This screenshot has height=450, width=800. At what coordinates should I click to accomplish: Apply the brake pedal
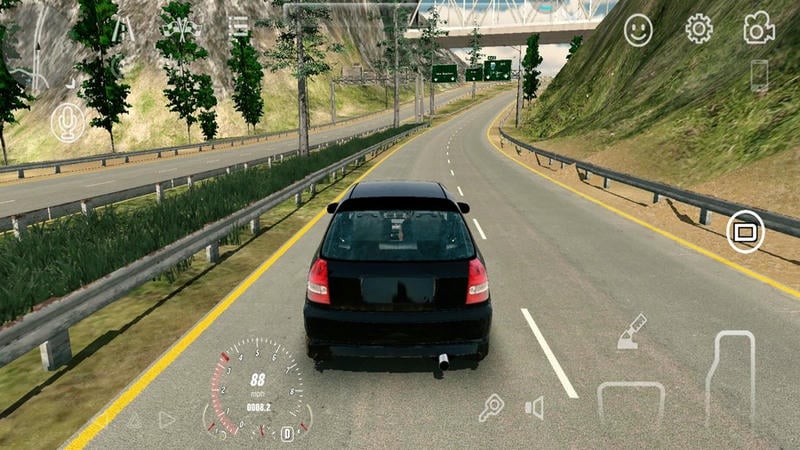631,402
